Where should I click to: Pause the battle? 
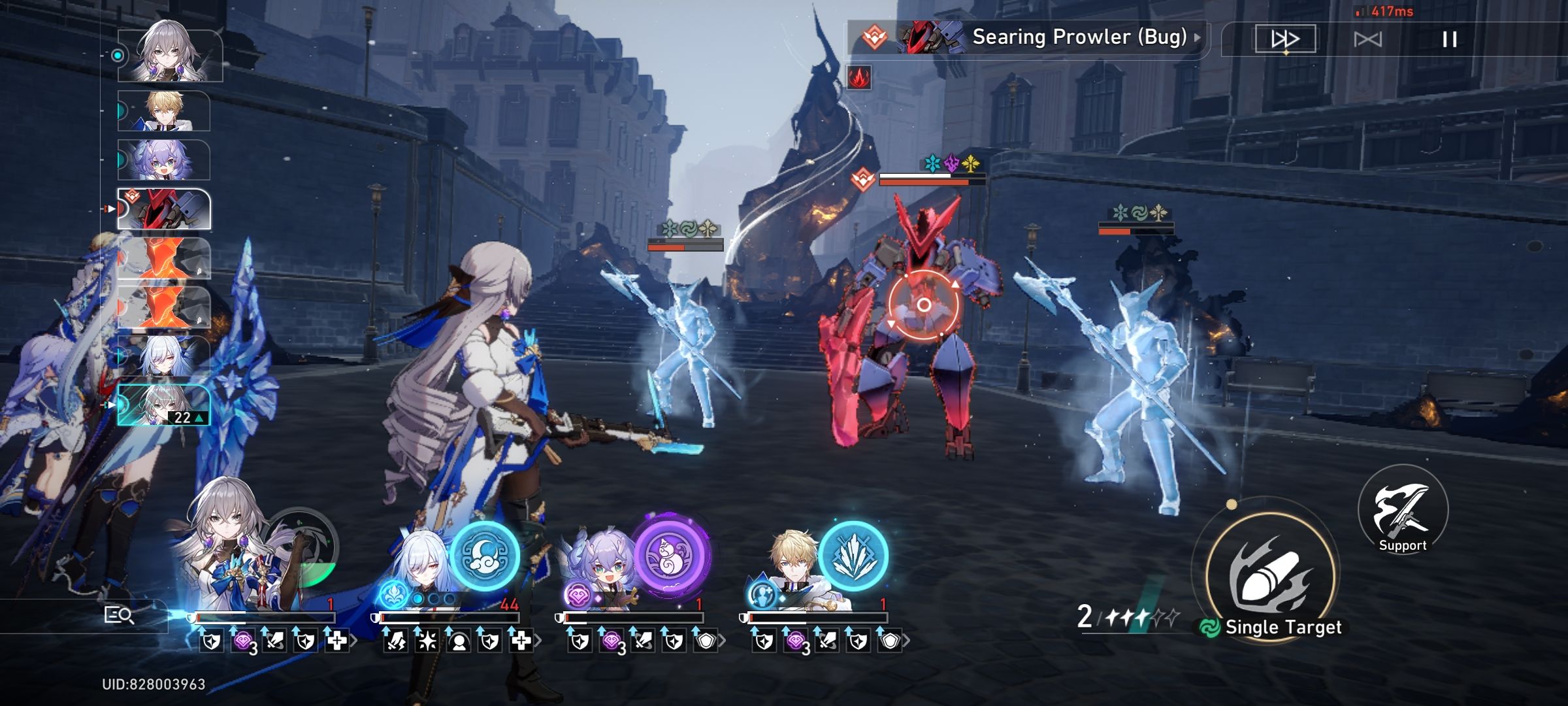click(1449, 40)
